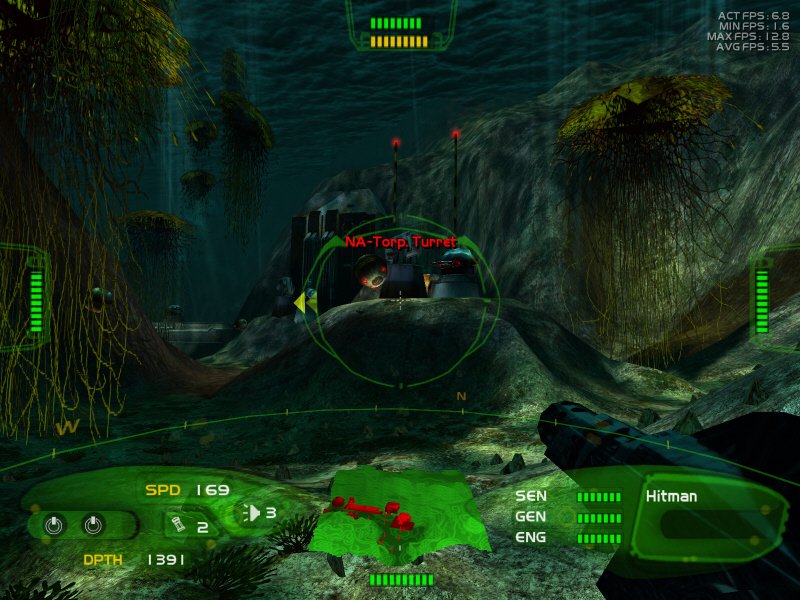Select the canister item icon
Image resolution: width=800 pixels, height=600 pixels.
[176, 525]
